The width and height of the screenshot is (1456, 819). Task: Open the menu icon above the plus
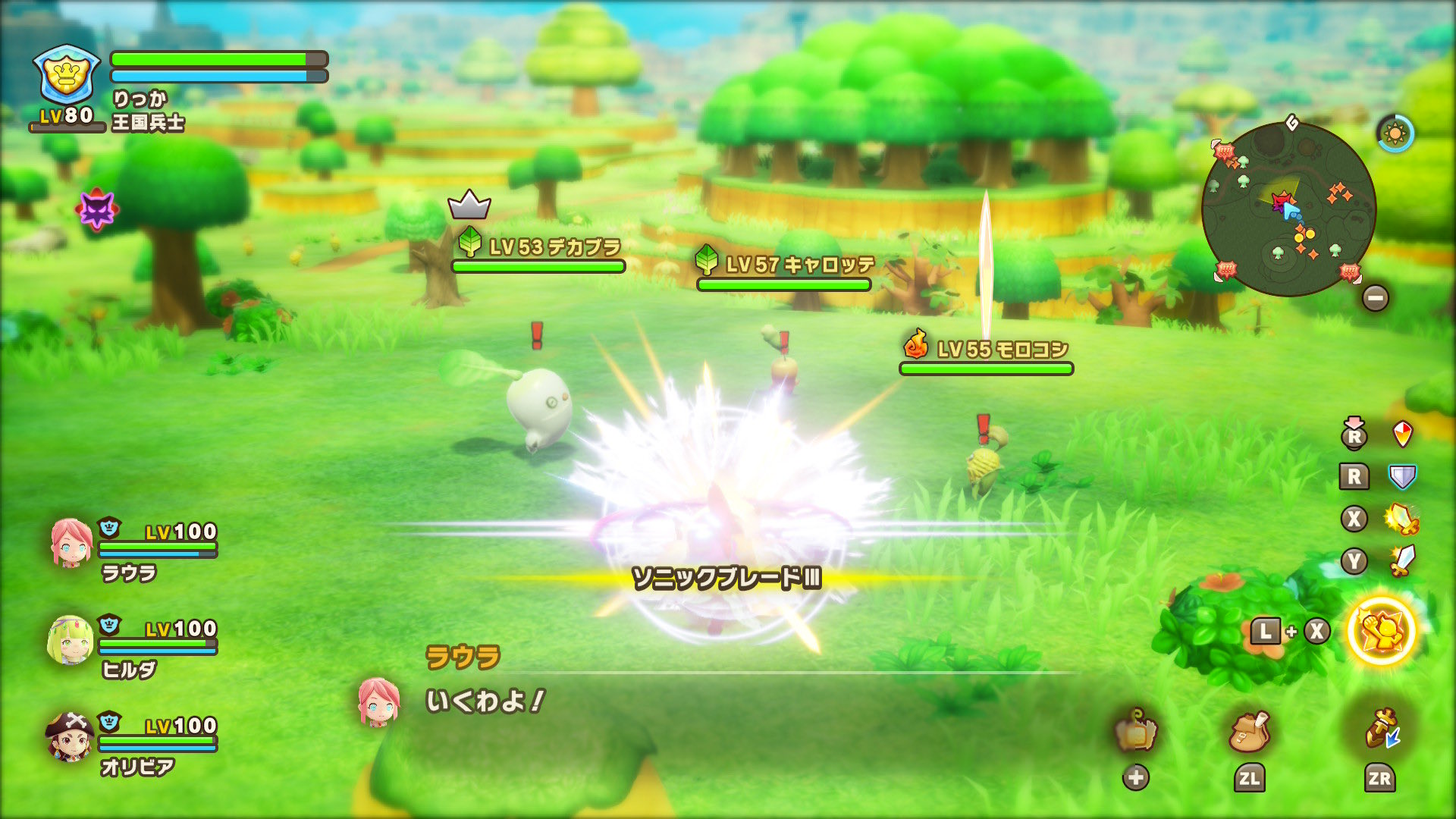(x=1135, y=731)
